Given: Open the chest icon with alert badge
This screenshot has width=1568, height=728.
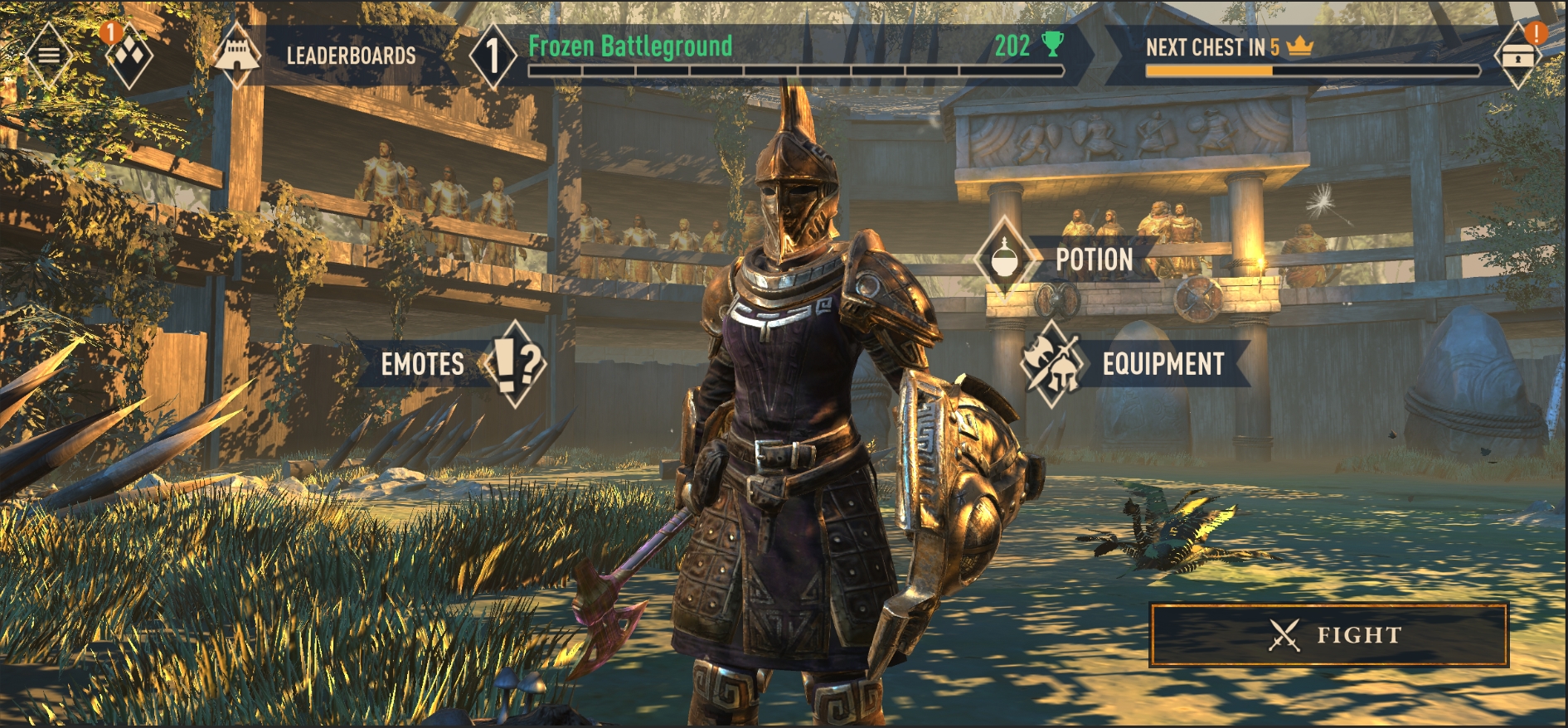Looking at the screenshot, I should [x=1518, y=56].
